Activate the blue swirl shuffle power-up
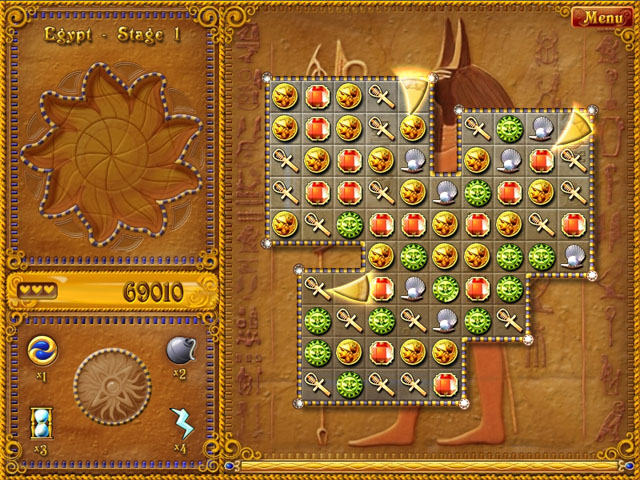640x480 pixels. point(42,350)
